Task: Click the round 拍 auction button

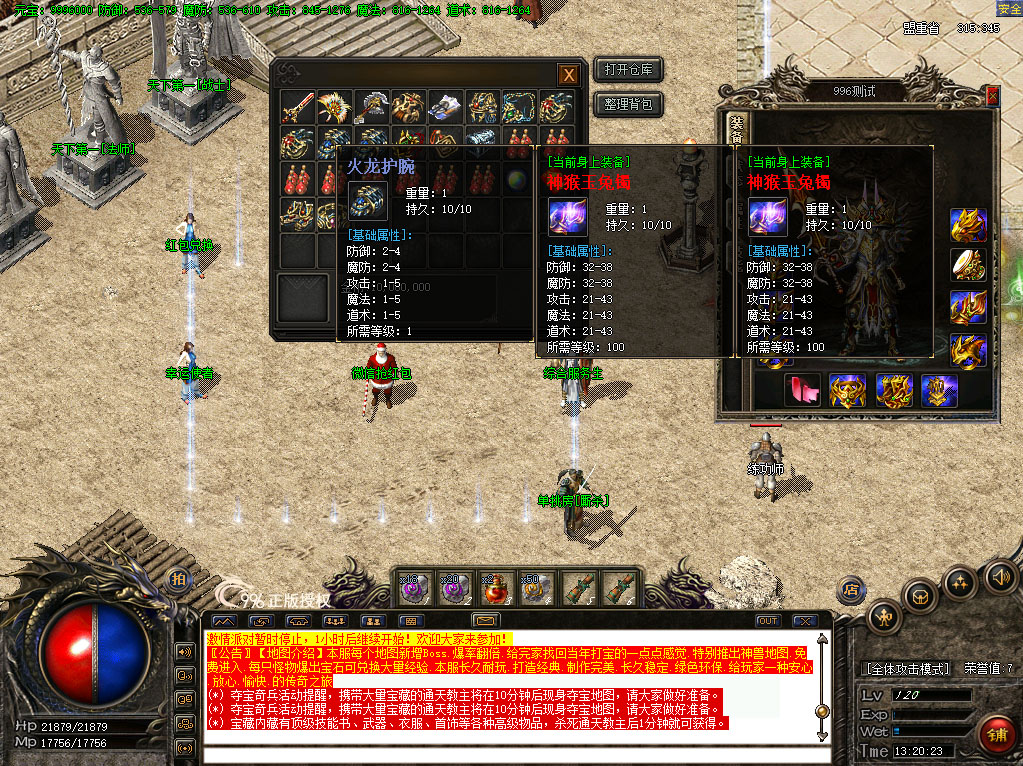Action: coord(178,580)
